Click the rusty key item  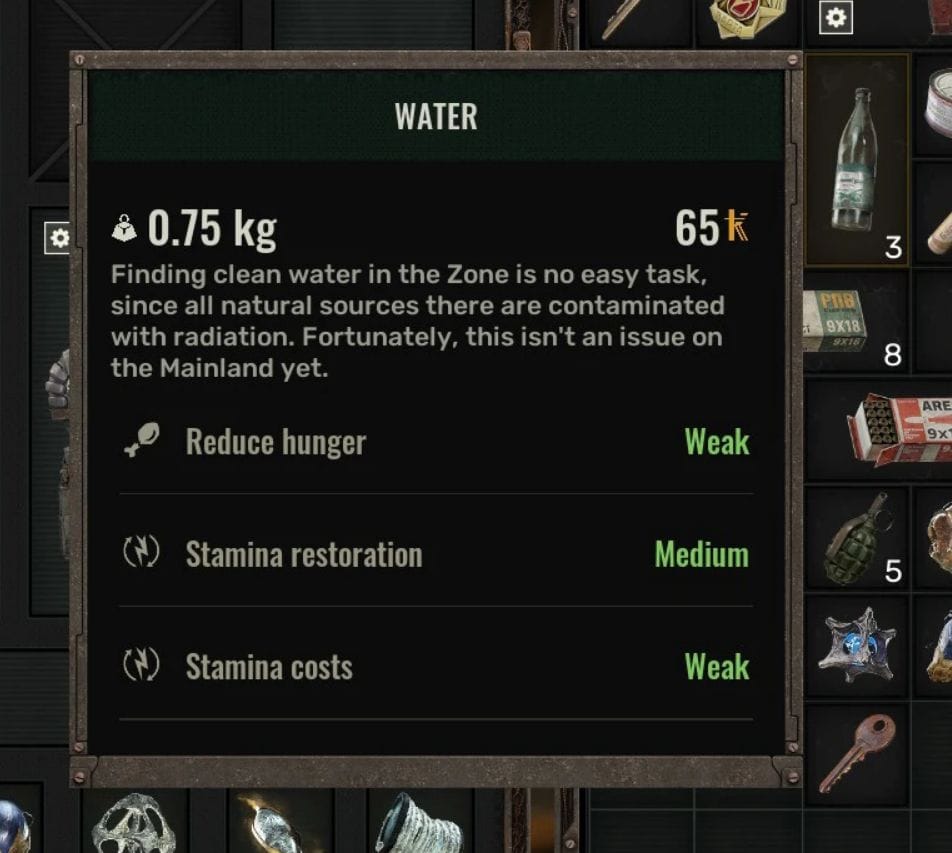click(x=857, y=752)
